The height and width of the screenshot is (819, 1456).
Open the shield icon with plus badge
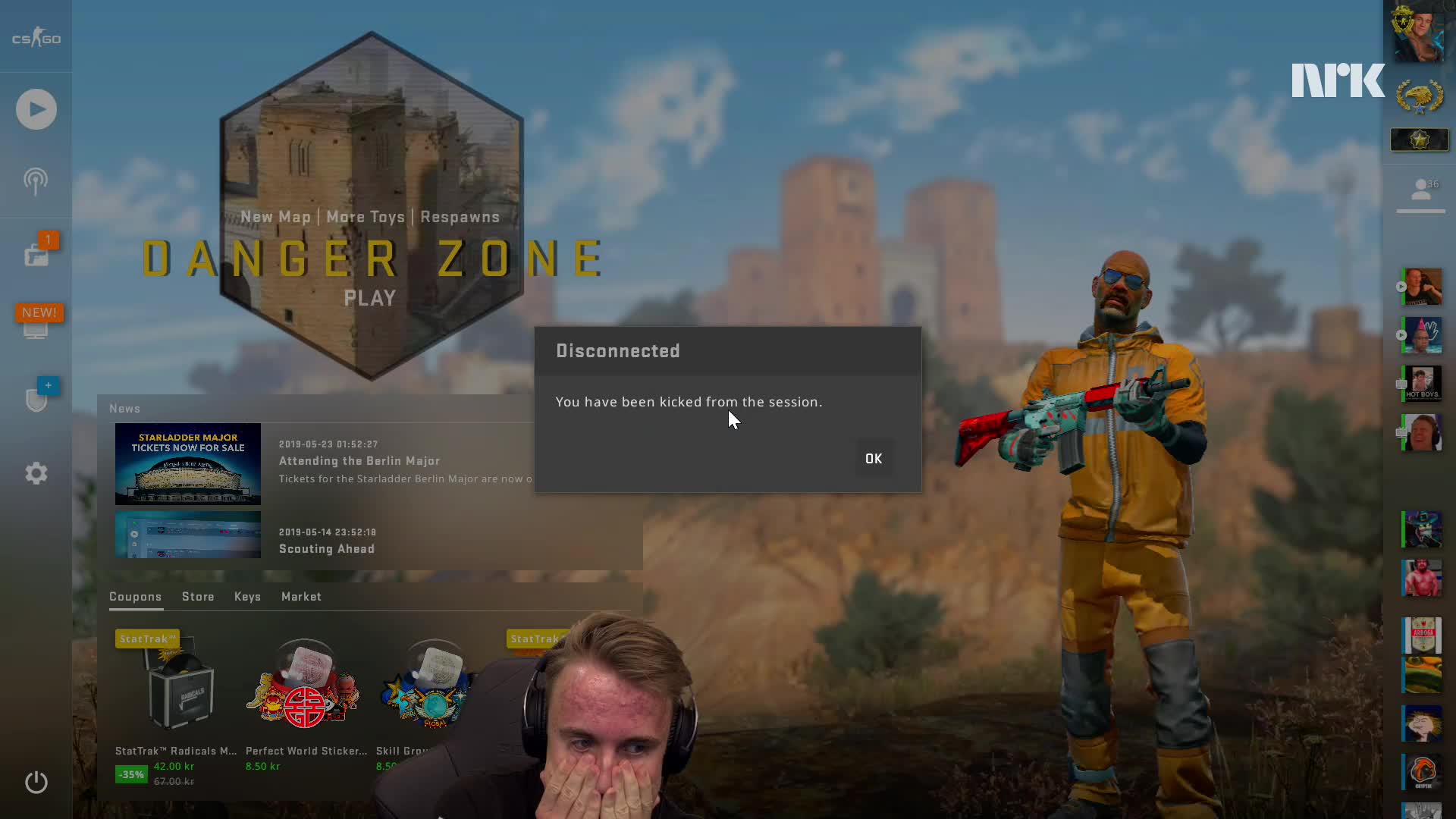point(36,398)
